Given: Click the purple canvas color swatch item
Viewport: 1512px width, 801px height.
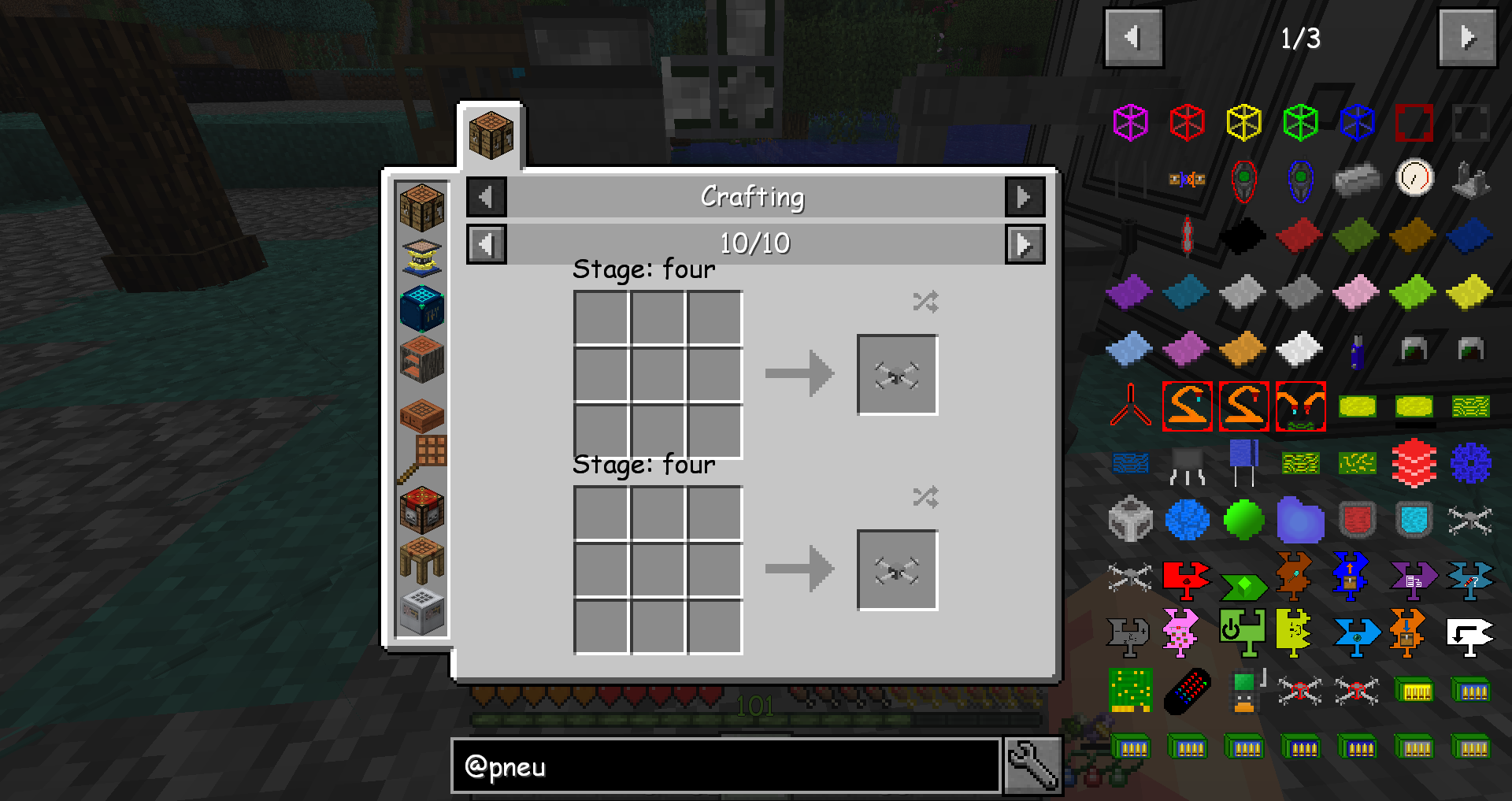Looking at the screenshot, I should [x=1129, y=291].
